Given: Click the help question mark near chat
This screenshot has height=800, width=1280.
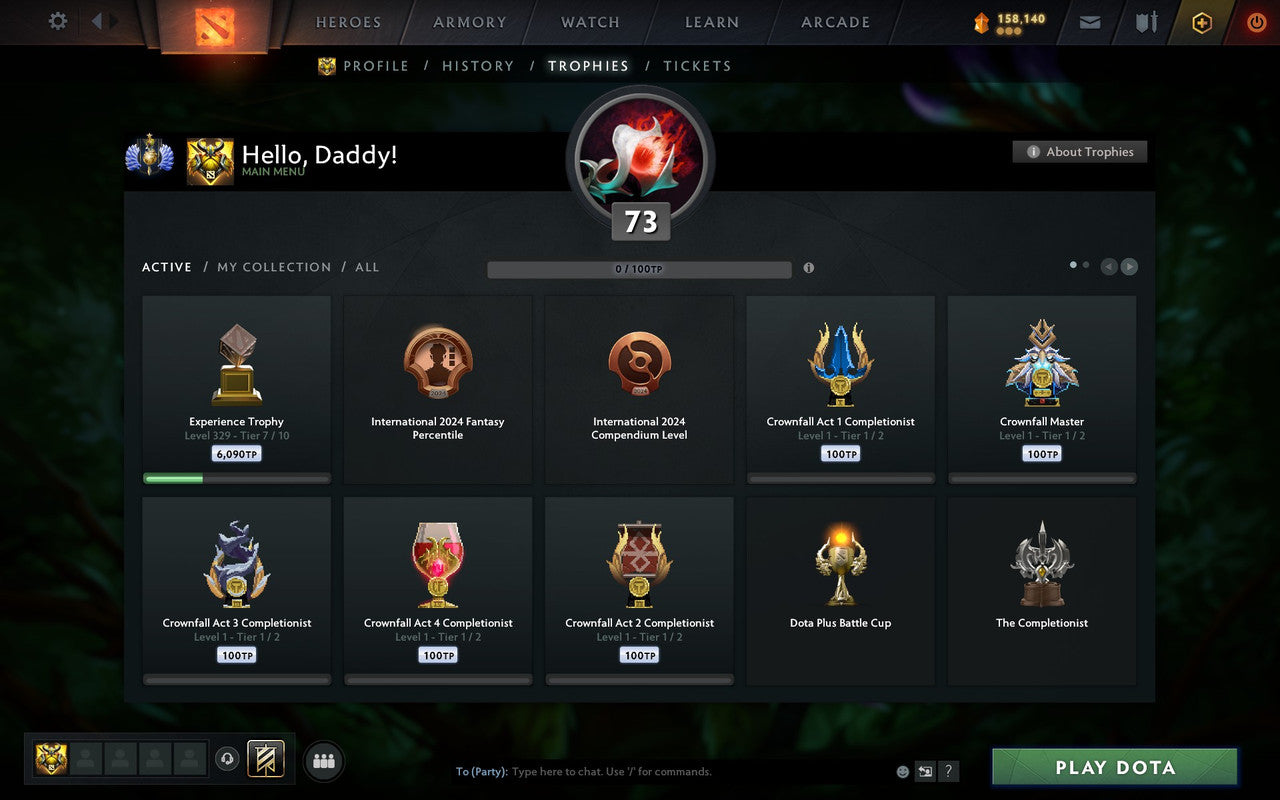Looking at the screenshot, I should [x=948, y=771].
